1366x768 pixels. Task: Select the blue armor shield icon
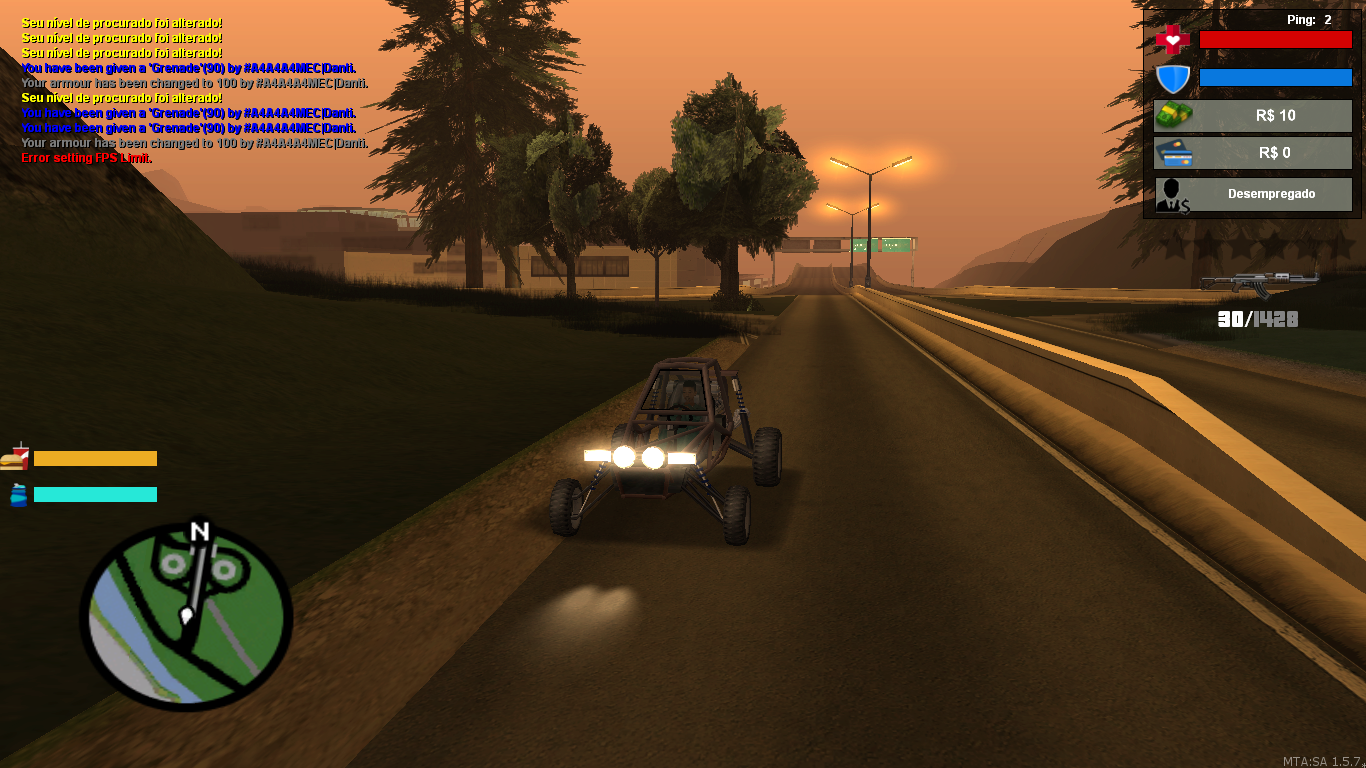[1171, 76]
